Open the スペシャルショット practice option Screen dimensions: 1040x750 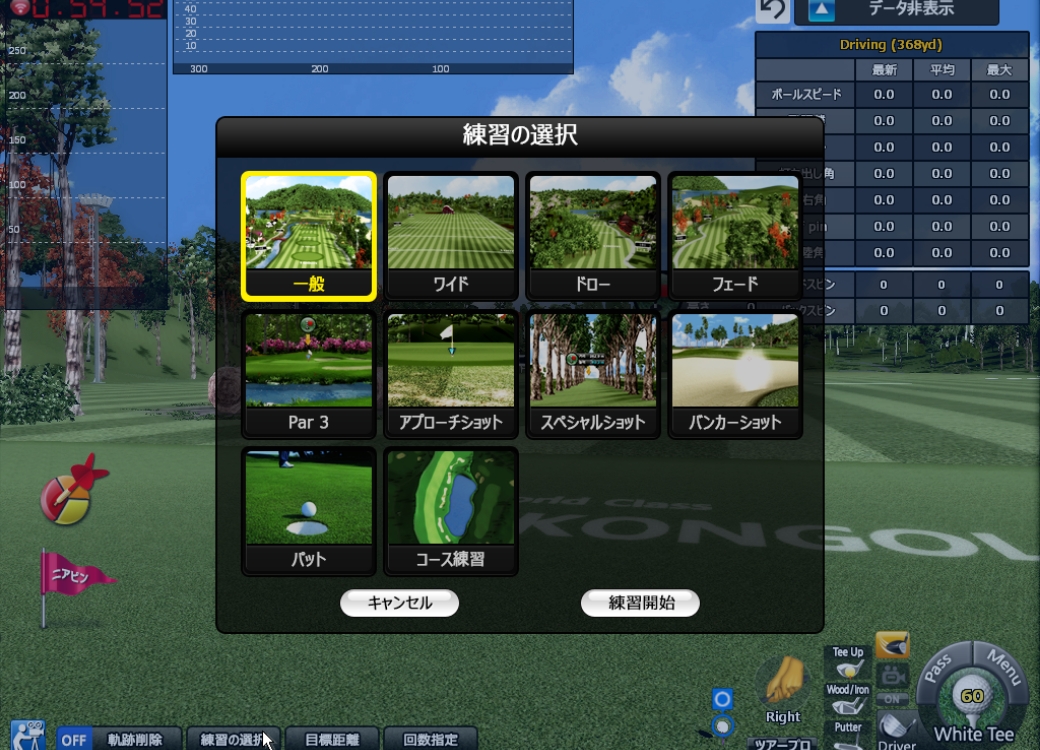point(593,375)
